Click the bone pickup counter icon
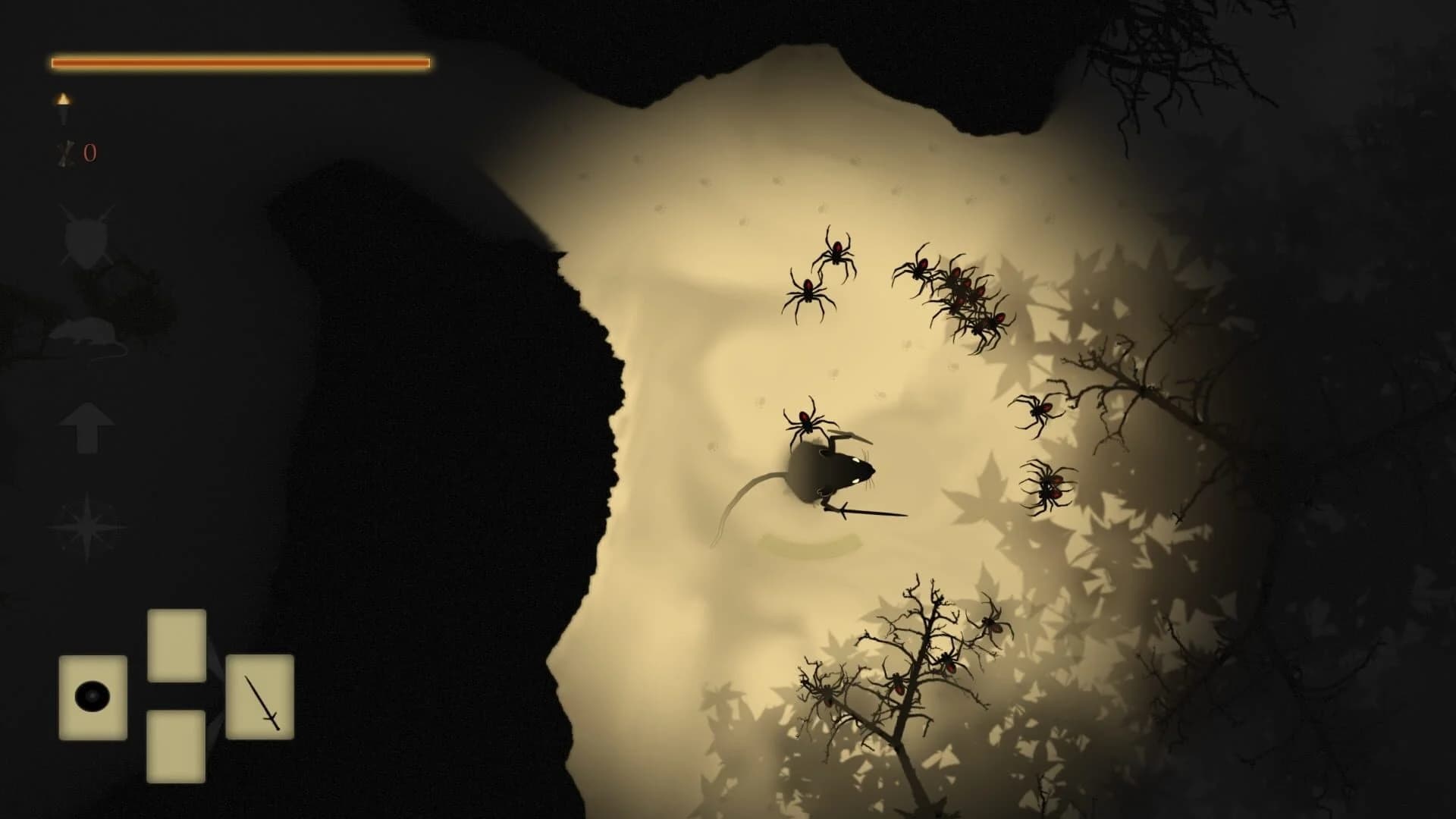This screenshot has height=819, width=1456. click(x=67, y=152)
